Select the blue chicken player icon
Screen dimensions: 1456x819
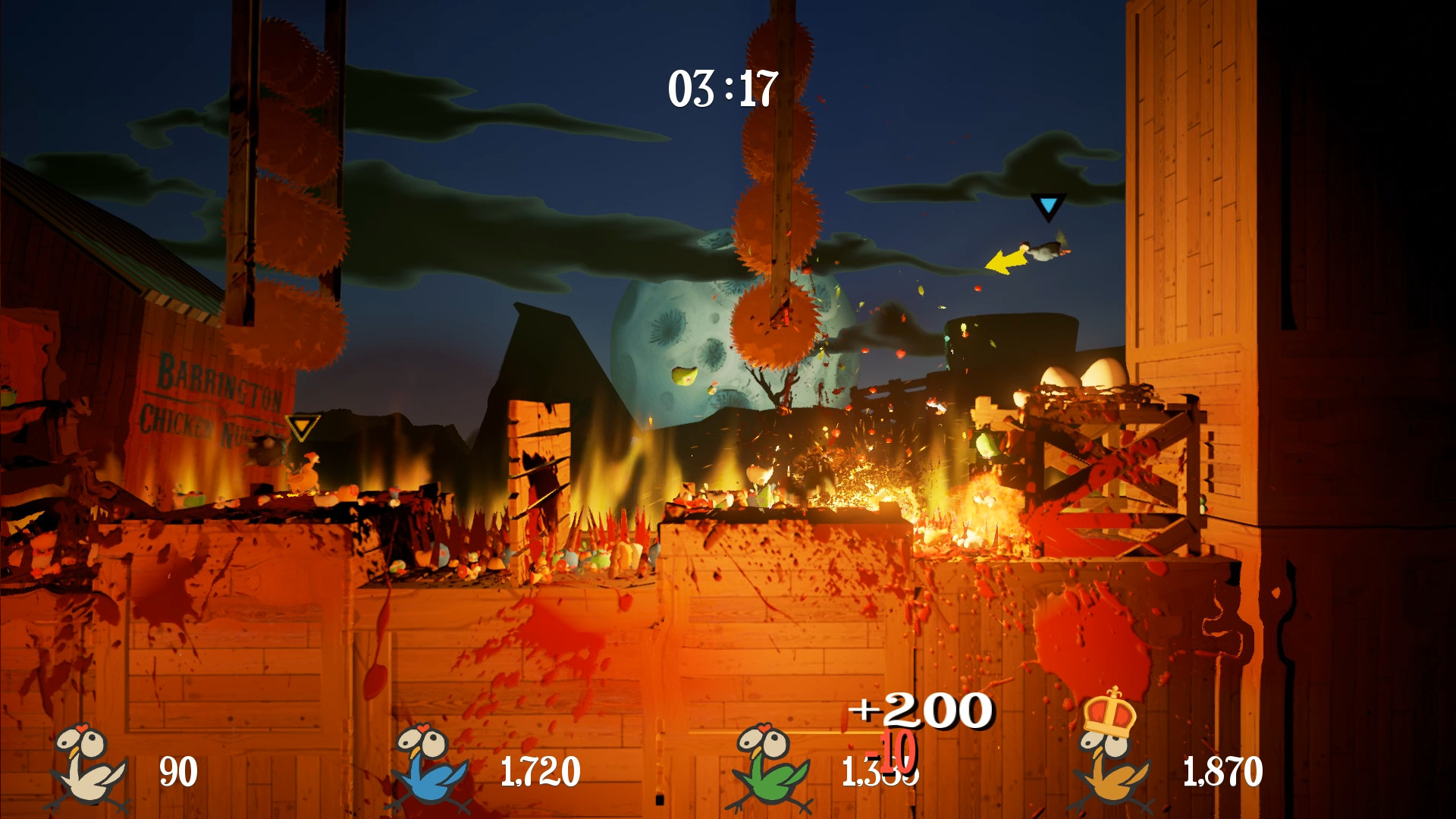[425, 767]
